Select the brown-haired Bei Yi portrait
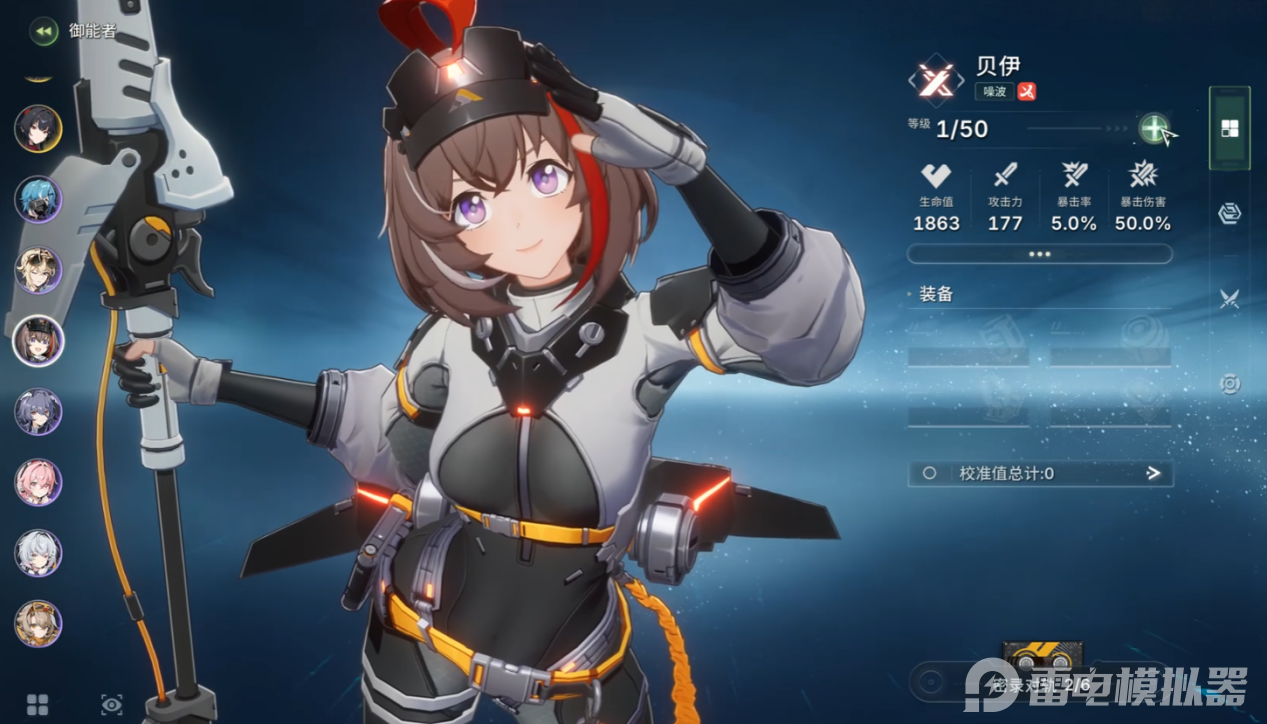This screenshot has height=724, width=1267. (38, 341)
